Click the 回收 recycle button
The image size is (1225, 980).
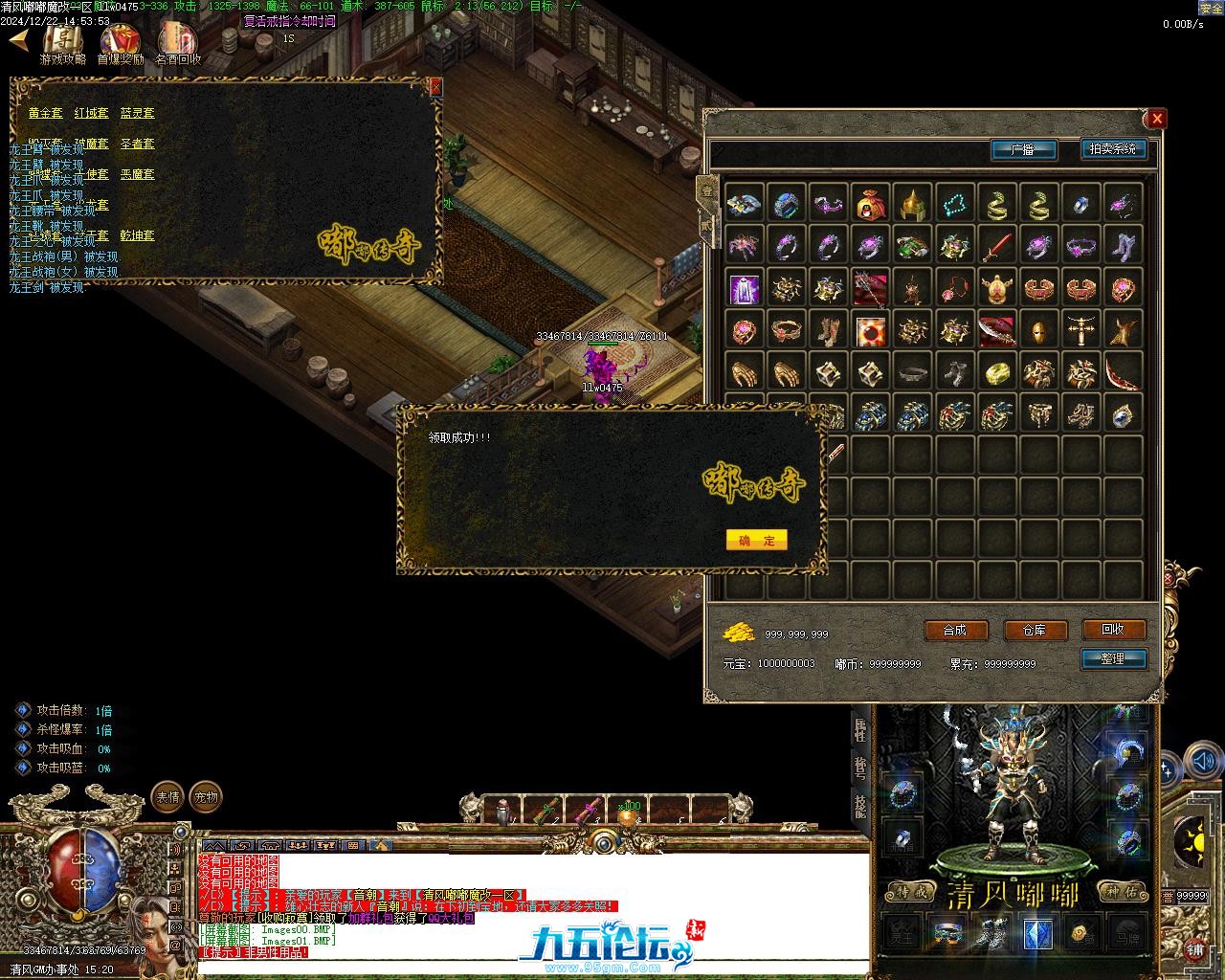tap(1113, 630)
